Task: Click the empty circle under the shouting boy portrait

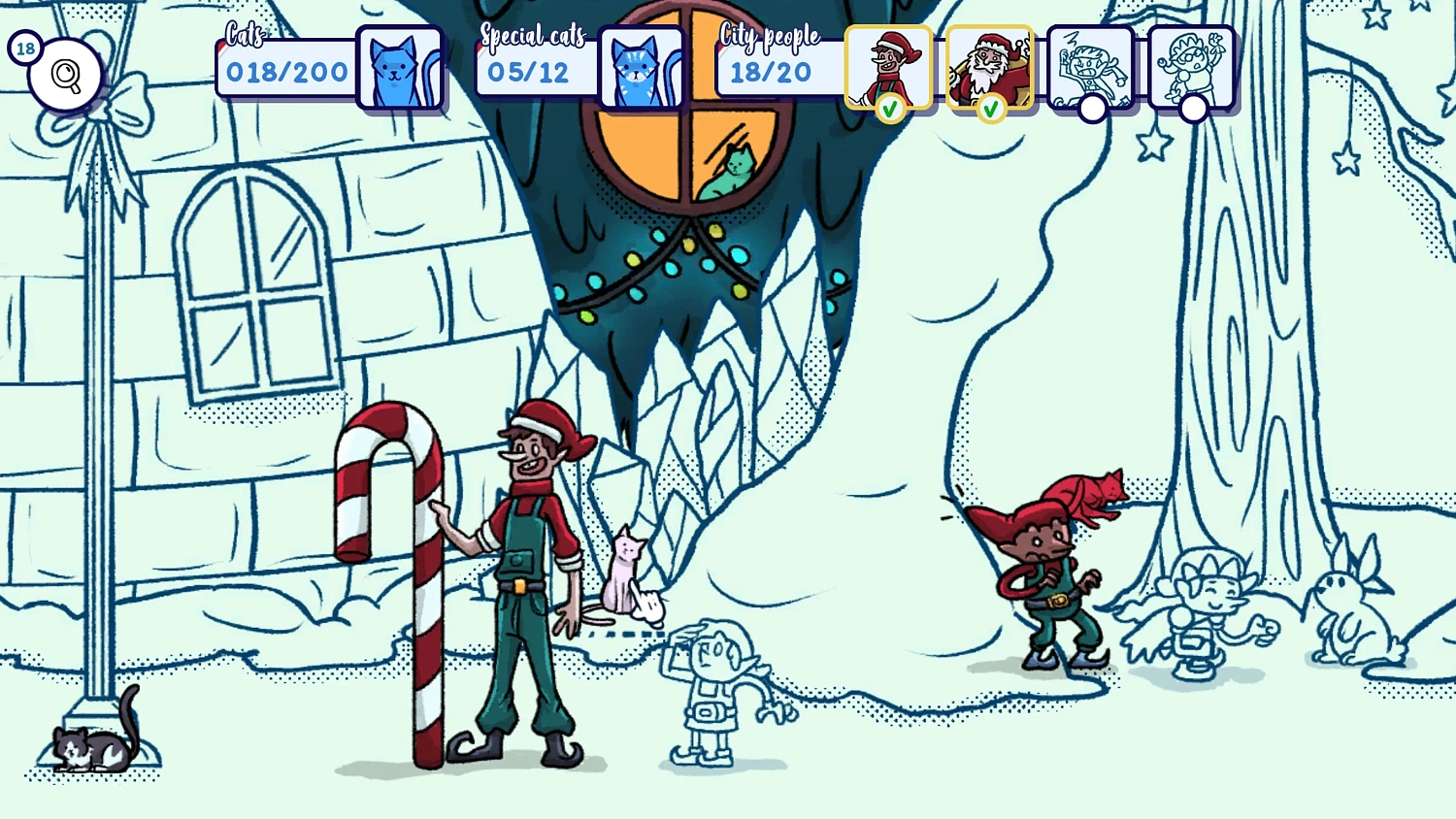Action: [x=1093, y=110]
